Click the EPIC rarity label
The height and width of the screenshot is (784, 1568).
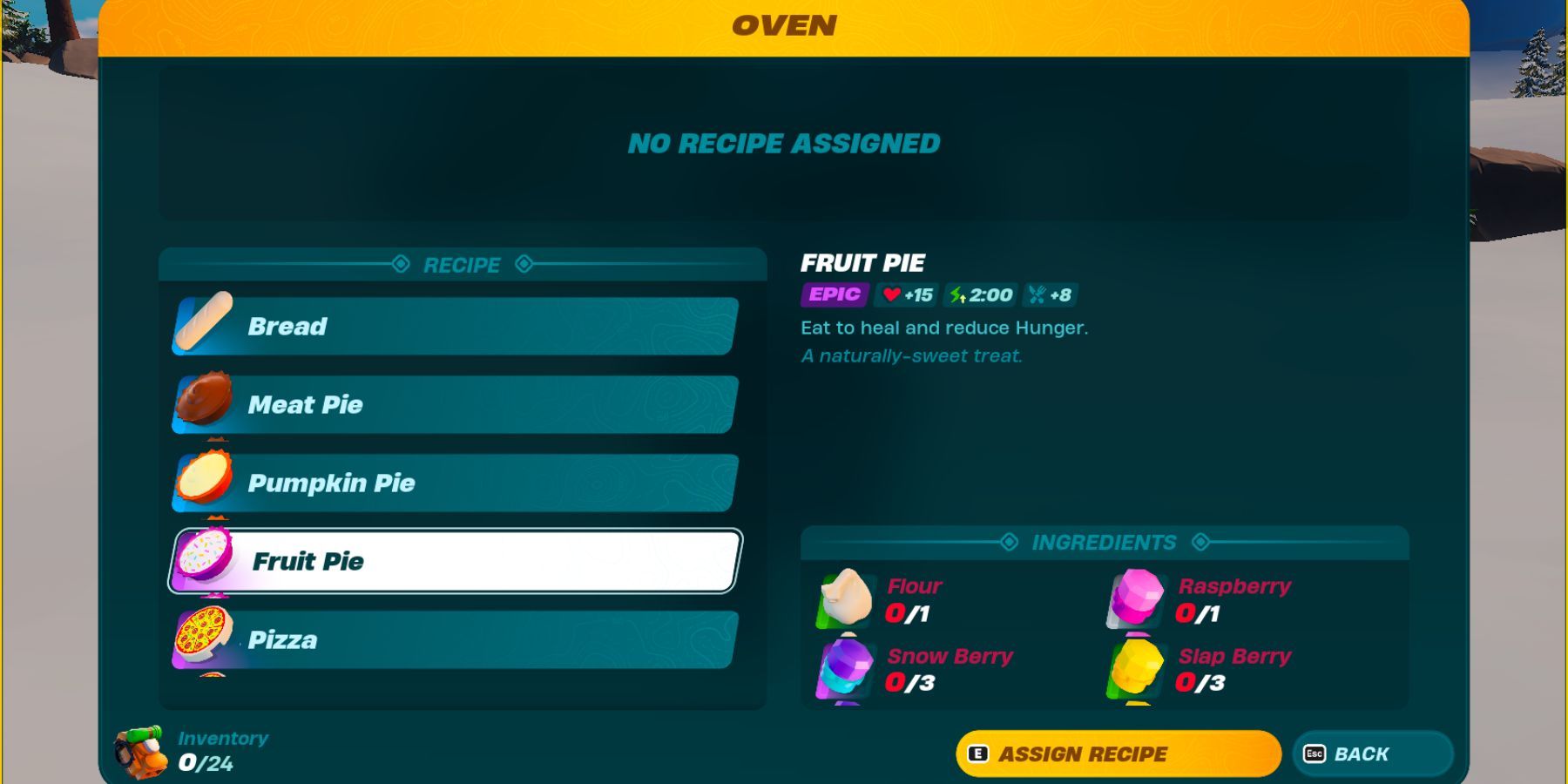tap(833, 294)
